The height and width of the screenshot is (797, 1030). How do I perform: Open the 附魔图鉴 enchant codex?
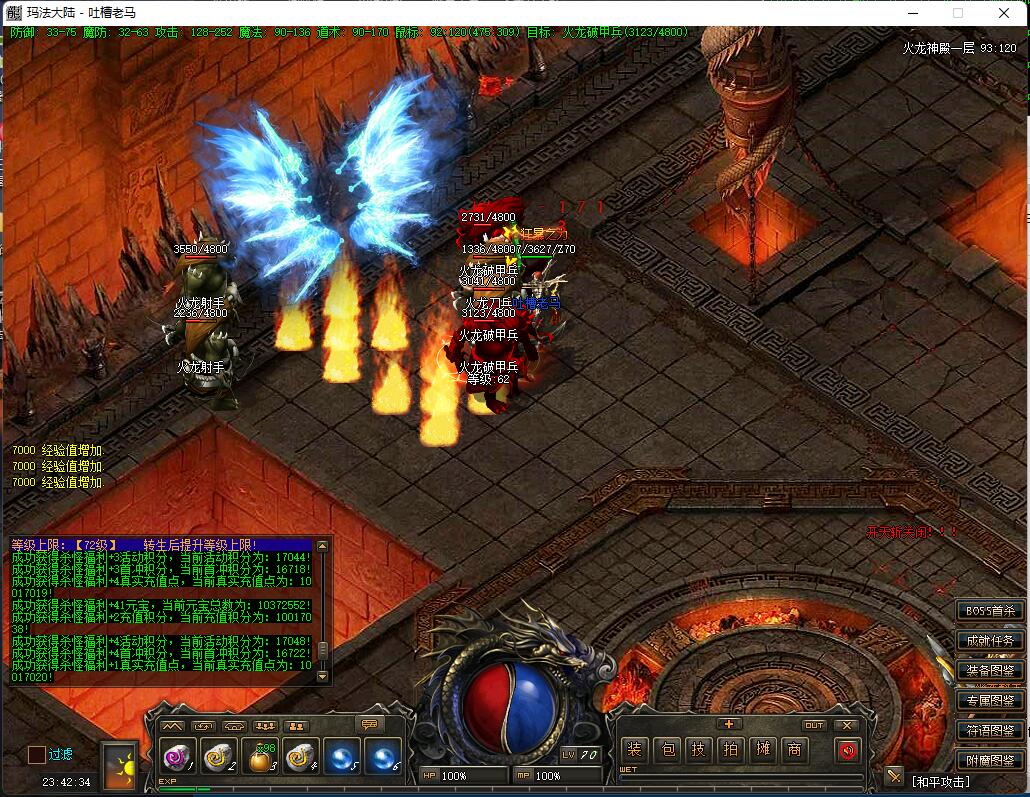(989, 761)
